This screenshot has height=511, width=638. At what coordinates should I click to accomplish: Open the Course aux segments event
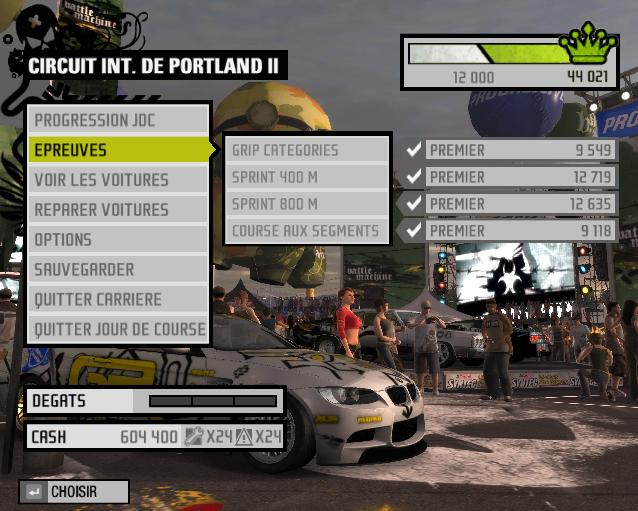306,231
